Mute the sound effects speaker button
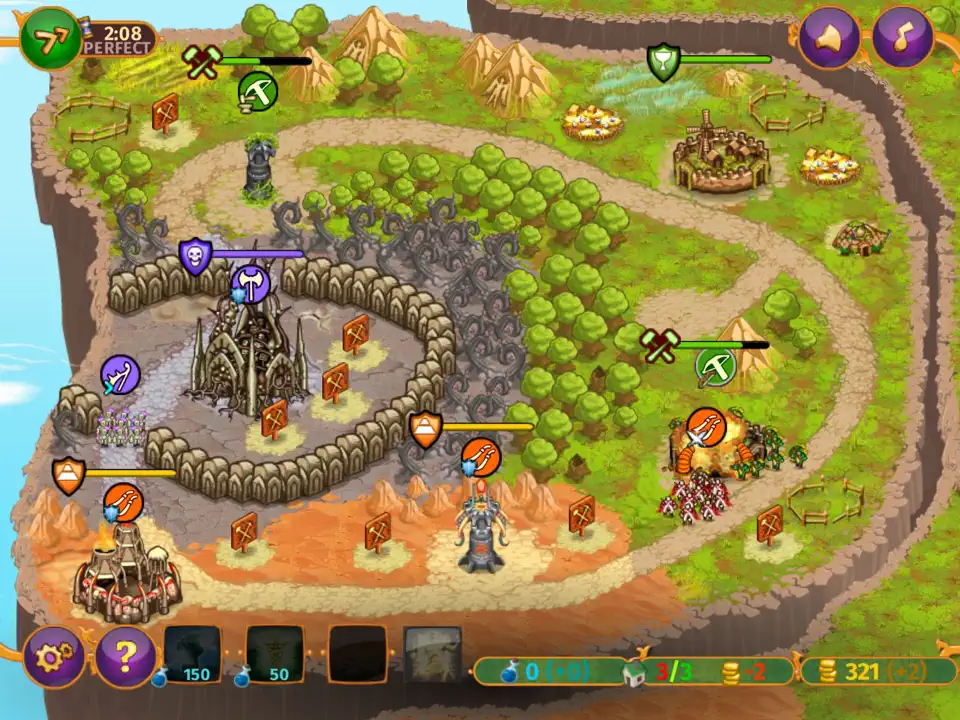This screenshot has height=720, width=960. point(828,38)
